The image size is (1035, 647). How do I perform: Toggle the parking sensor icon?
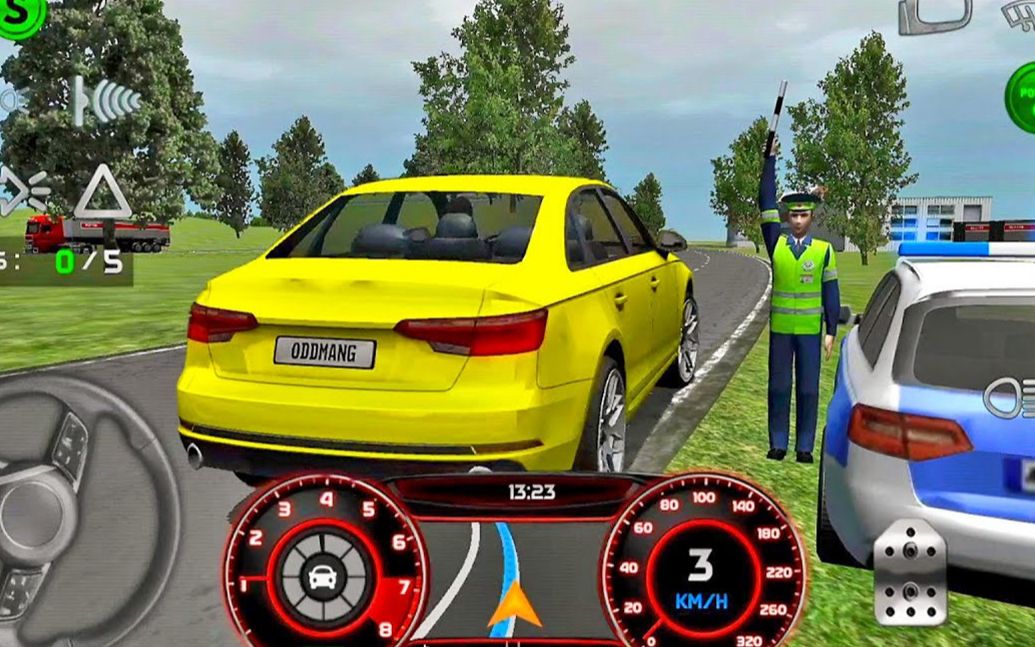pyautogui.click(x=107, y=100)
